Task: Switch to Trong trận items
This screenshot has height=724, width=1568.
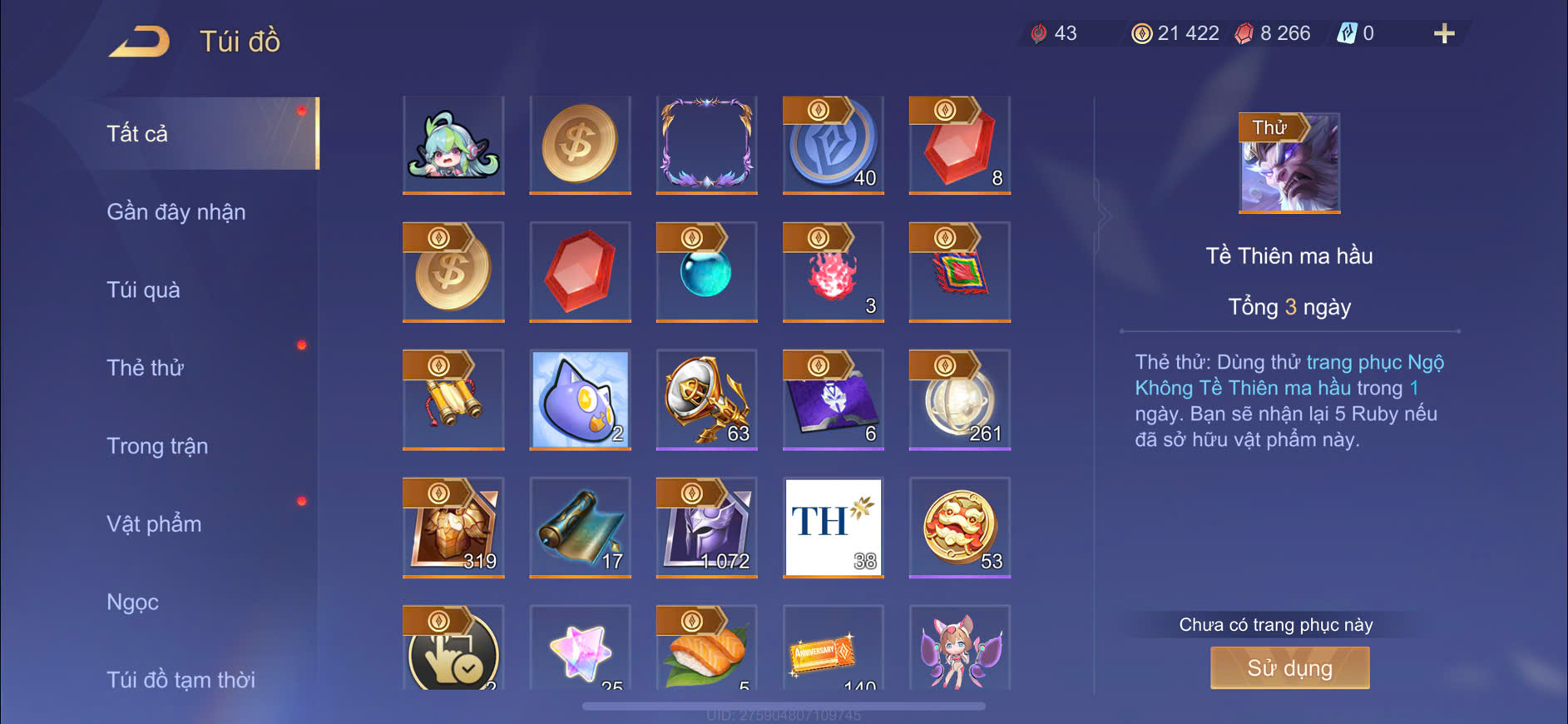Action: pos(157,446)
